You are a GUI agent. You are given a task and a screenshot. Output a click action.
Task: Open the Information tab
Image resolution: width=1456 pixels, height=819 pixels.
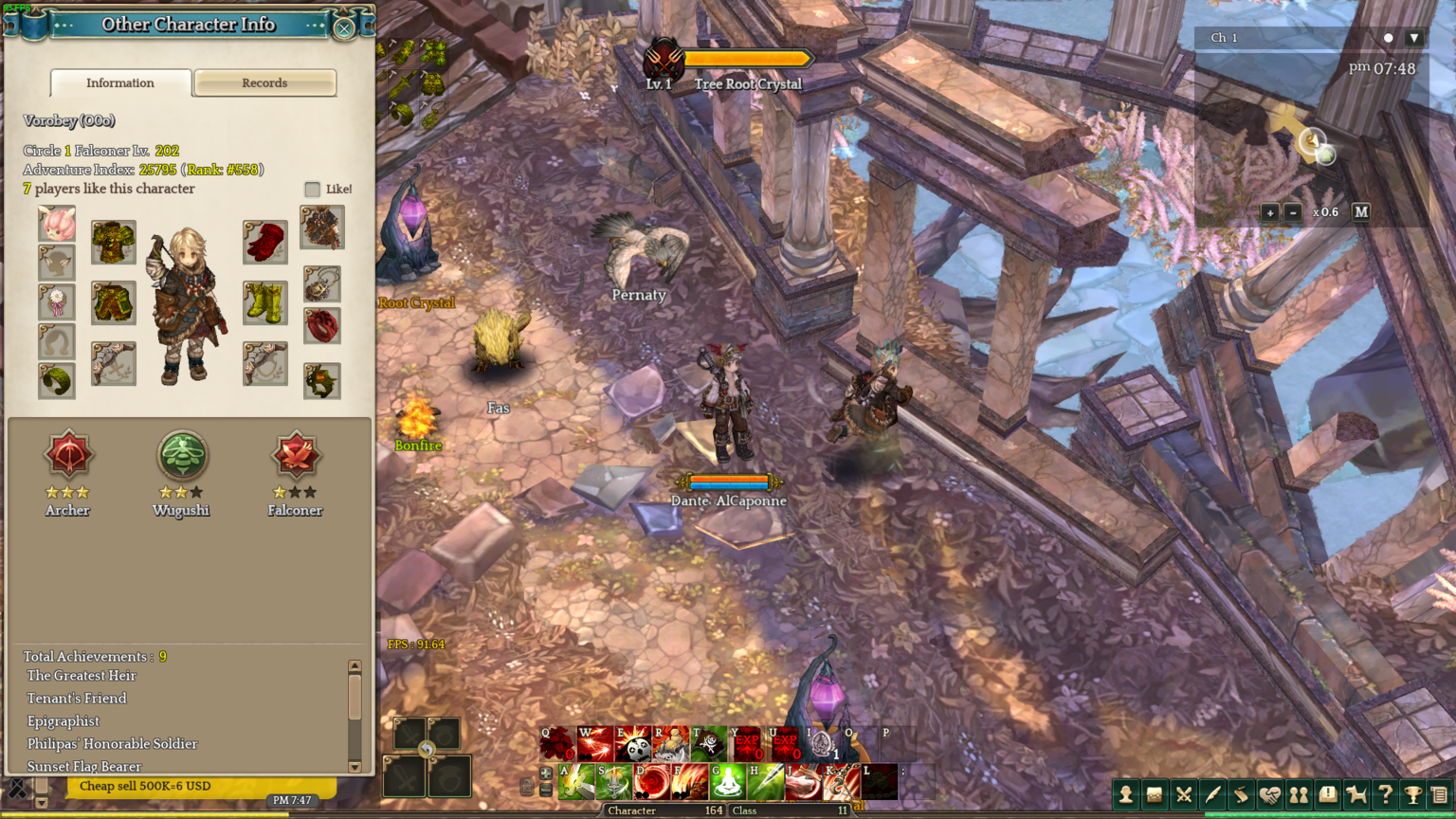click(x=120, y=83)
